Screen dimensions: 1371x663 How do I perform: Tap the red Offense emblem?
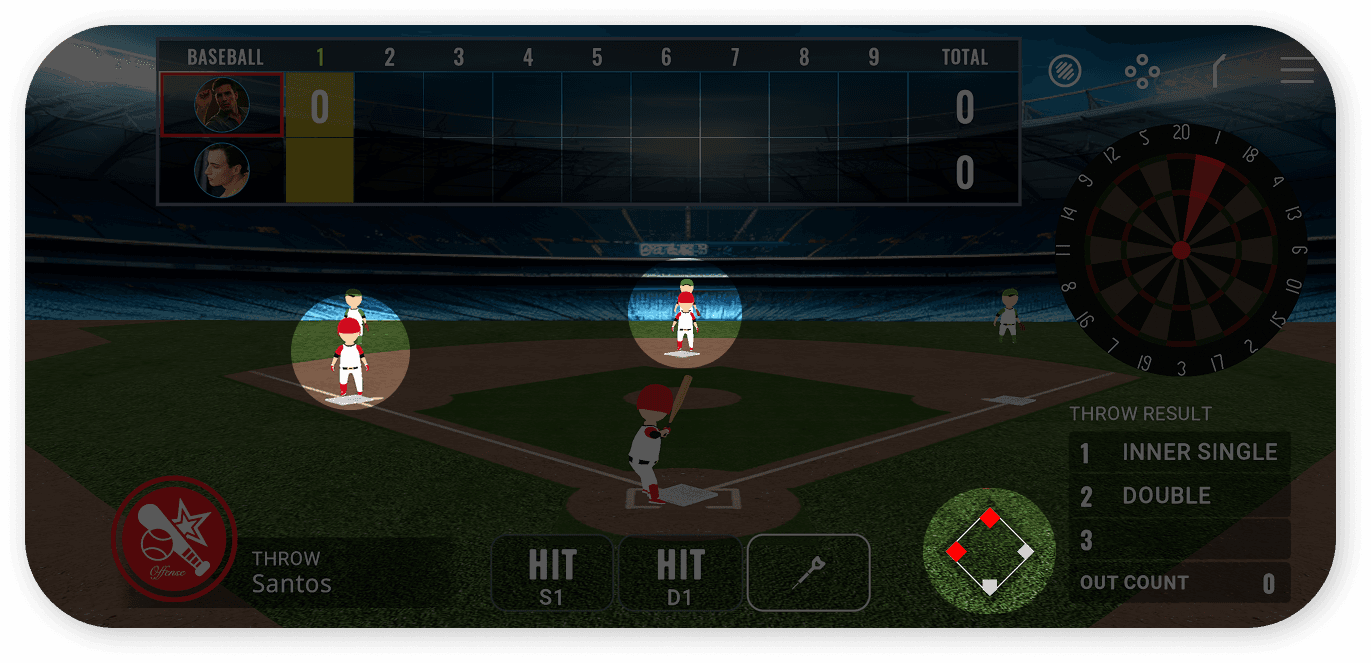click(x=173, y=538)
